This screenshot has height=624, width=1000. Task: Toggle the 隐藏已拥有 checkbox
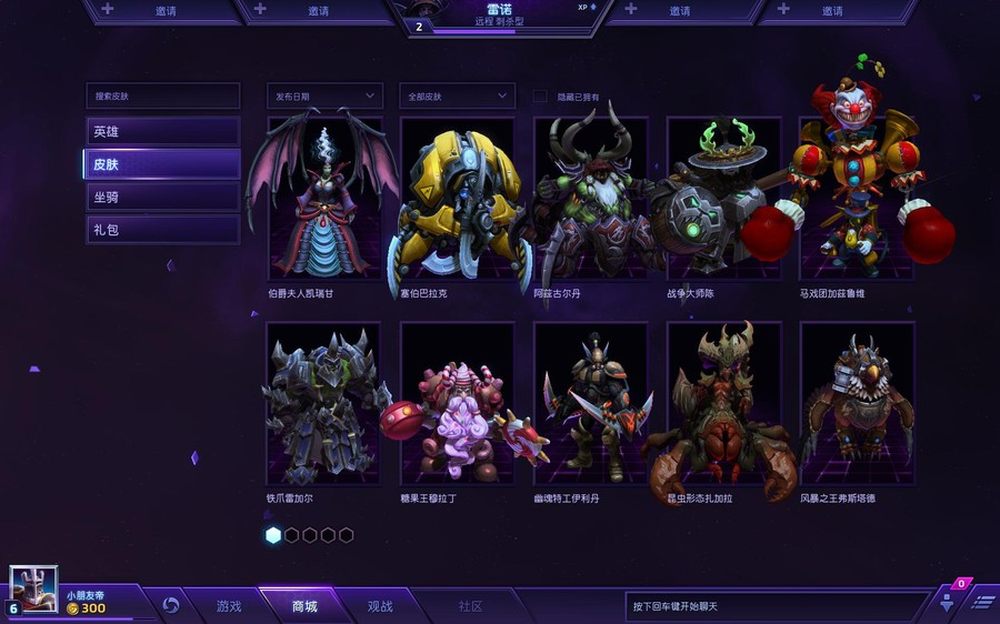coord(540,96)
